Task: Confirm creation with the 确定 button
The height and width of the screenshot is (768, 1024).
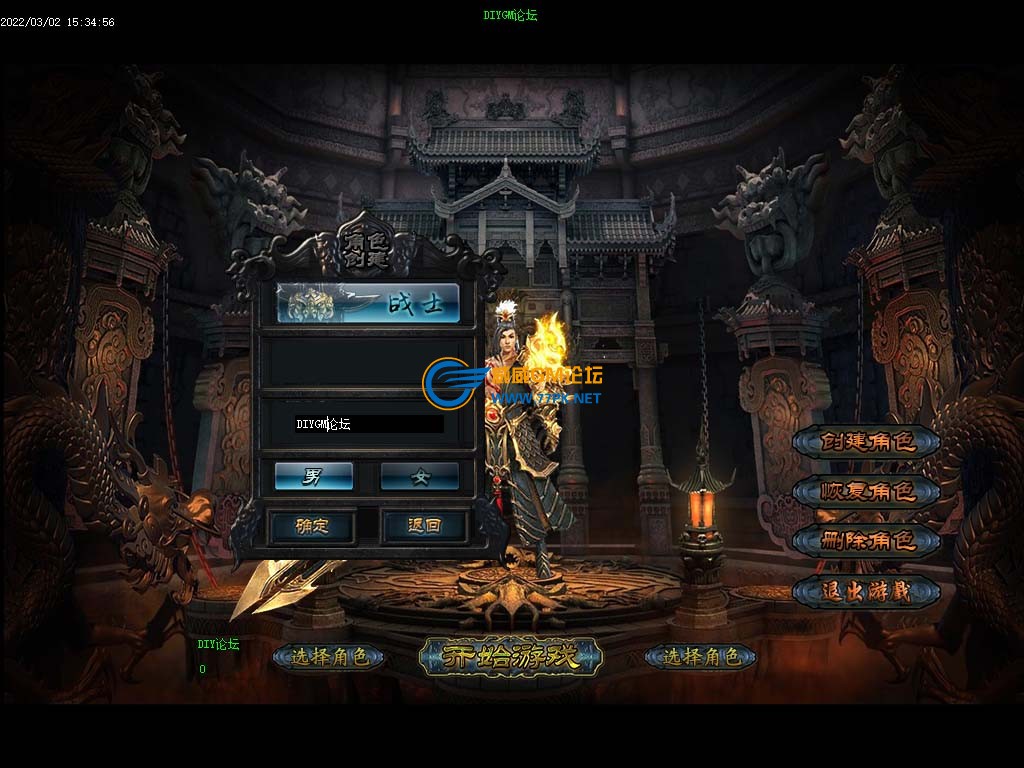Action: (x=312, y=525)
